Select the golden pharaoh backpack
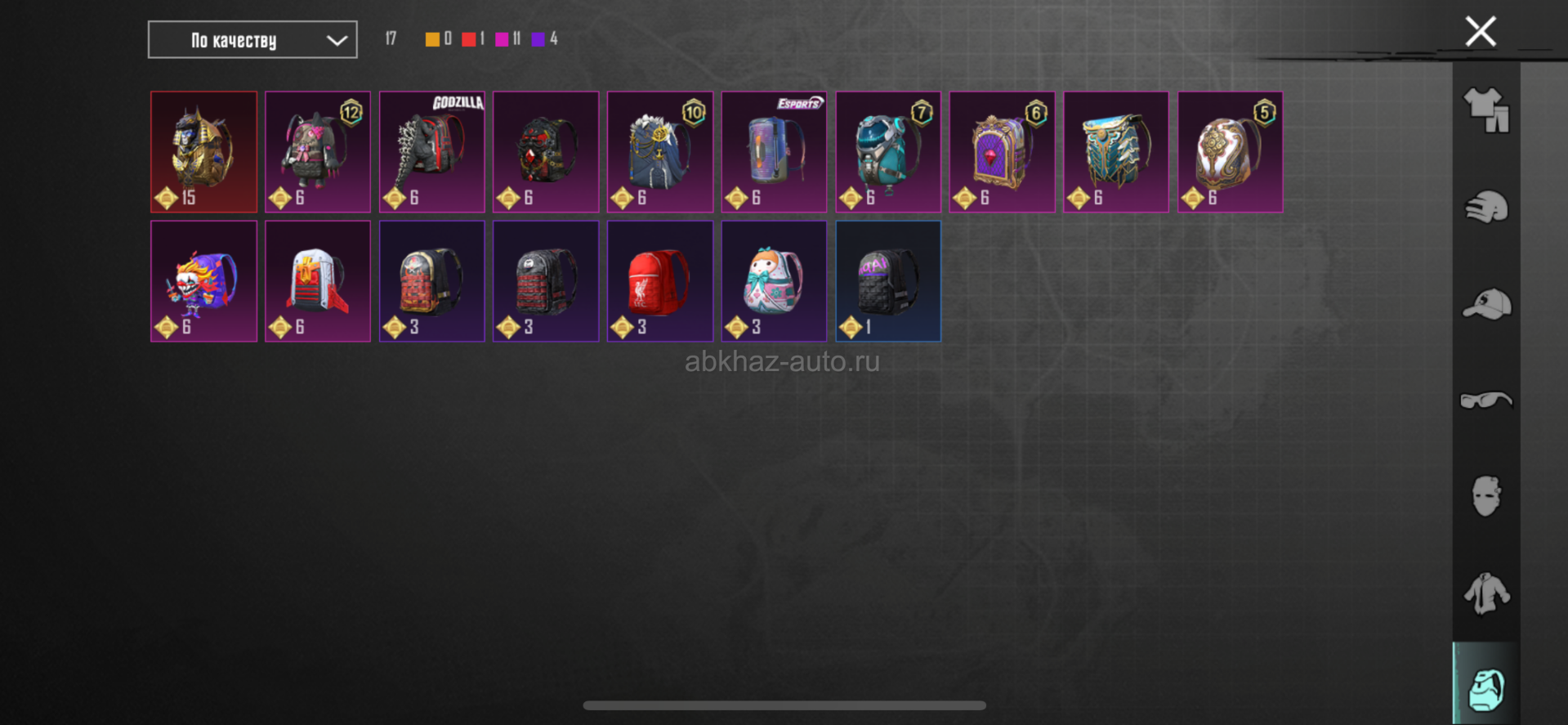 203,152
